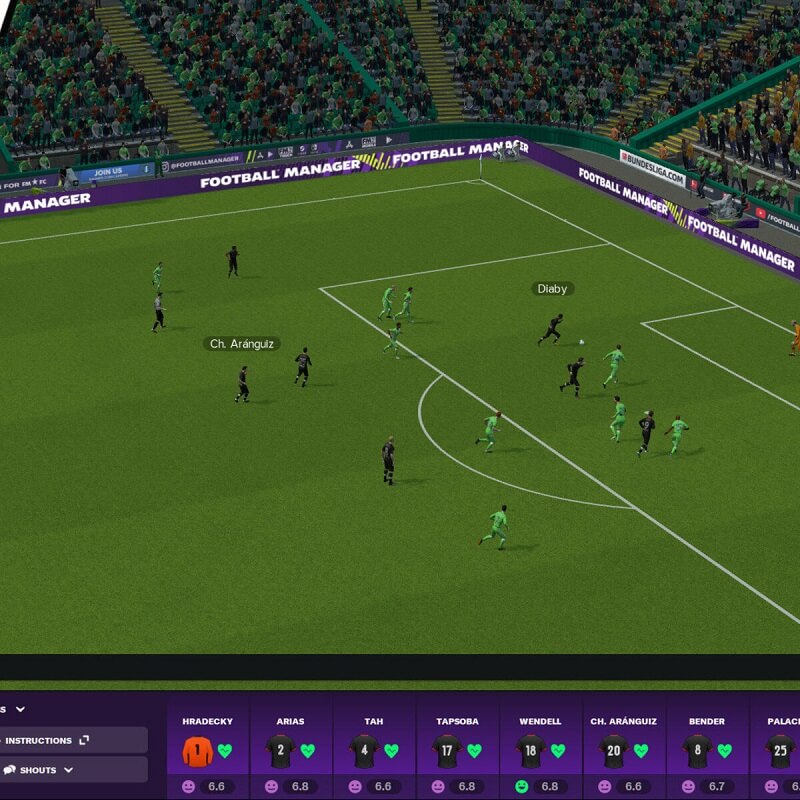Image resolution: width=800 pixels, height=800 pixels.
Task: Choose Tah's number 4 shirt card
Action: coord(374,748)
